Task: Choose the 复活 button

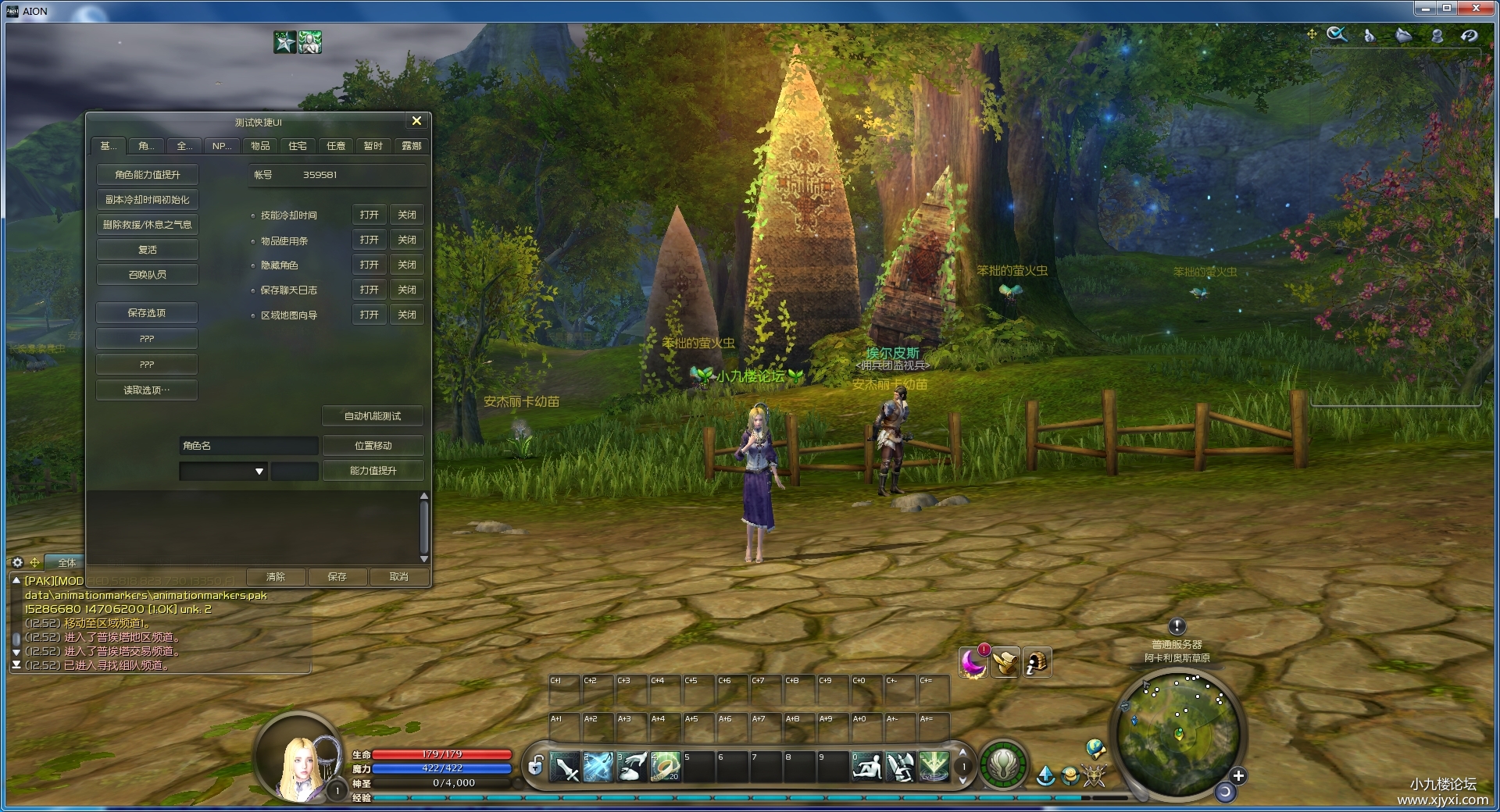Action: click(147, 250)
